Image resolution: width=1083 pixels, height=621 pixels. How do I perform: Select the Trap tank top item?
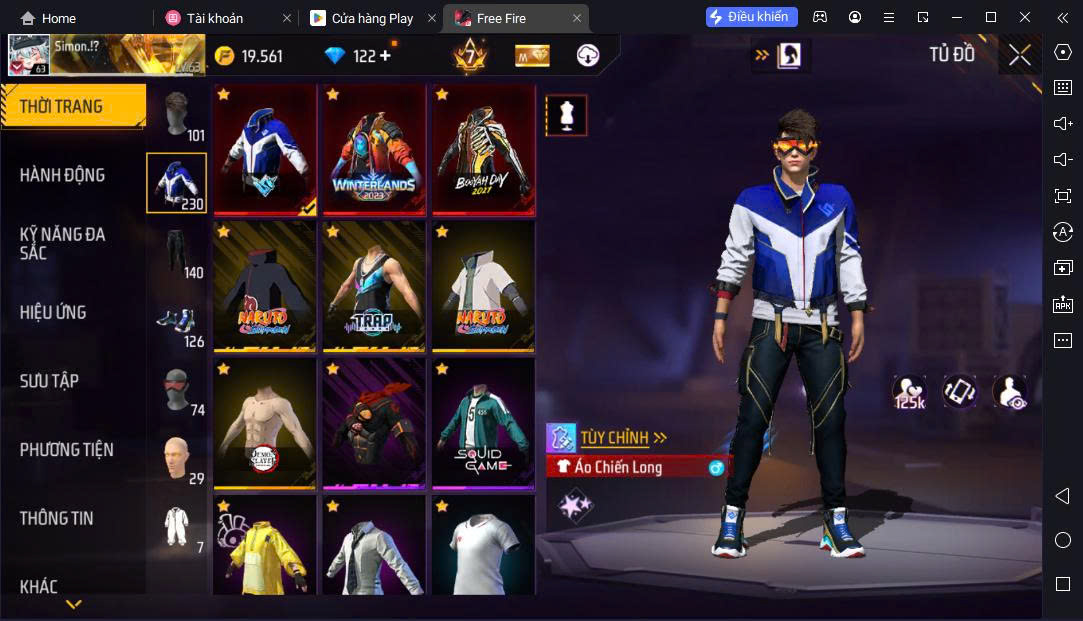point(374,286)
